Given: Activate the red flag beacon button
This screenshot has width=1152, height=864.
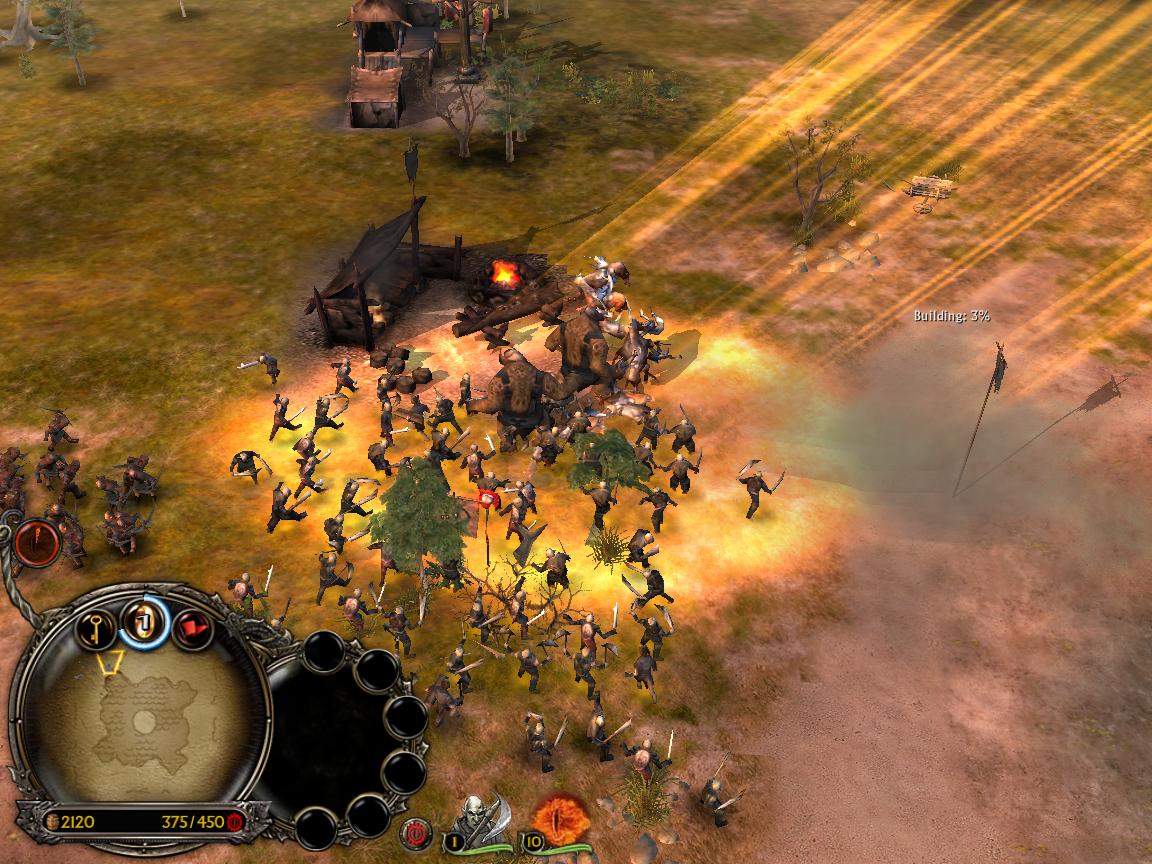Looking at the screenshot, I should [192, 629].
